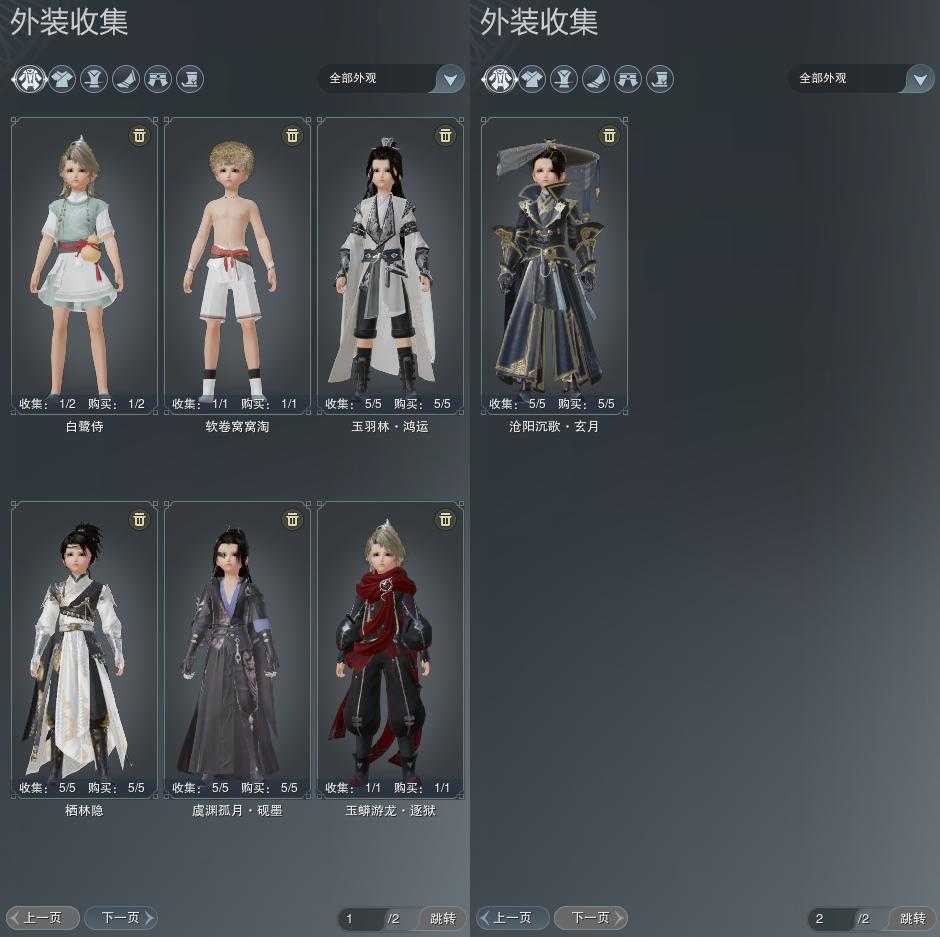The height and width of the screenshot is (937, 940).
Task: Remove 栖林隐 using its trash icon
Action: [139, 519]
